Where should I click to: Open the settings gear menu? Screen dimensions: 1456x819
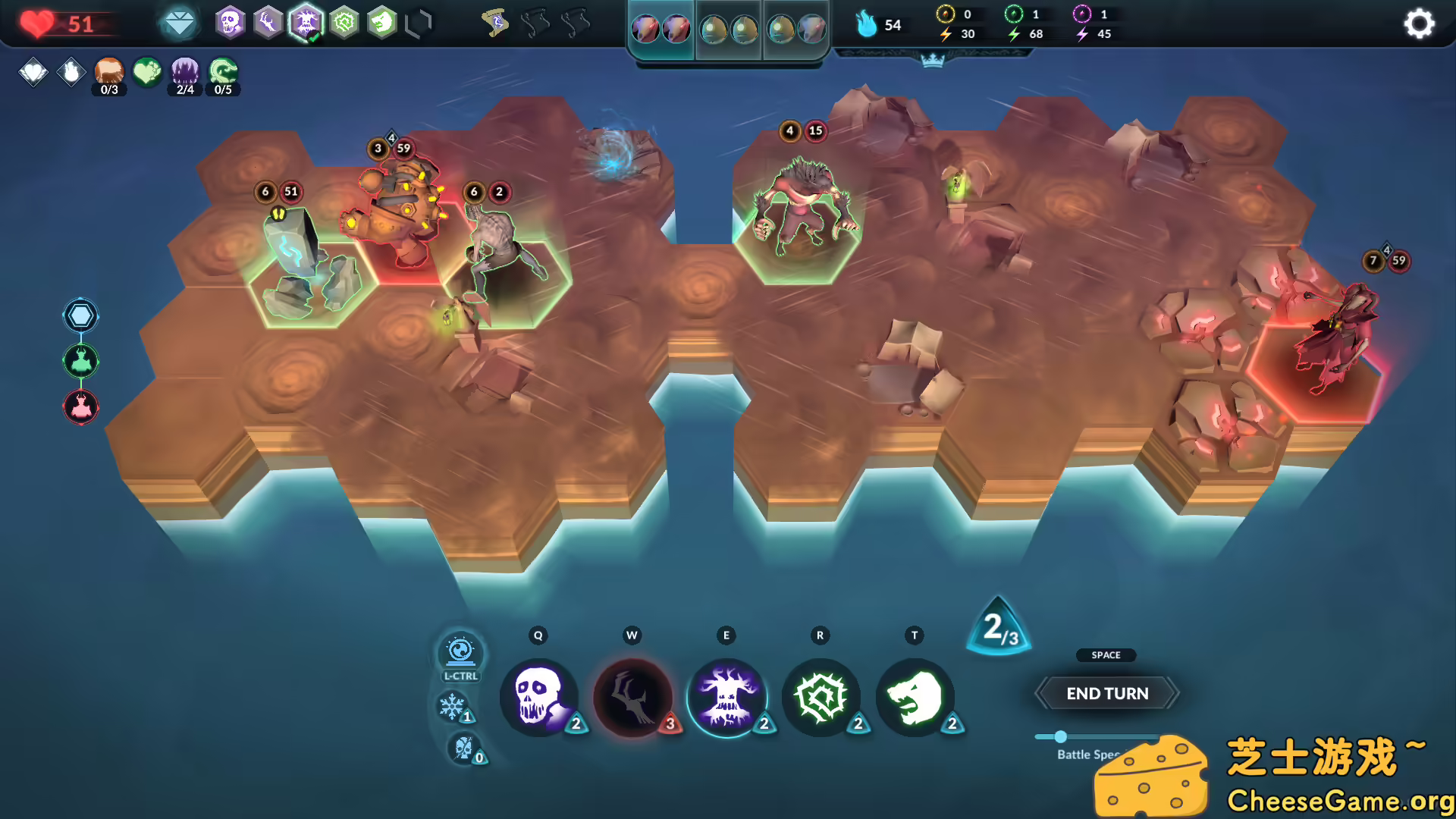pyautogui.click(x=1418, y=24)
